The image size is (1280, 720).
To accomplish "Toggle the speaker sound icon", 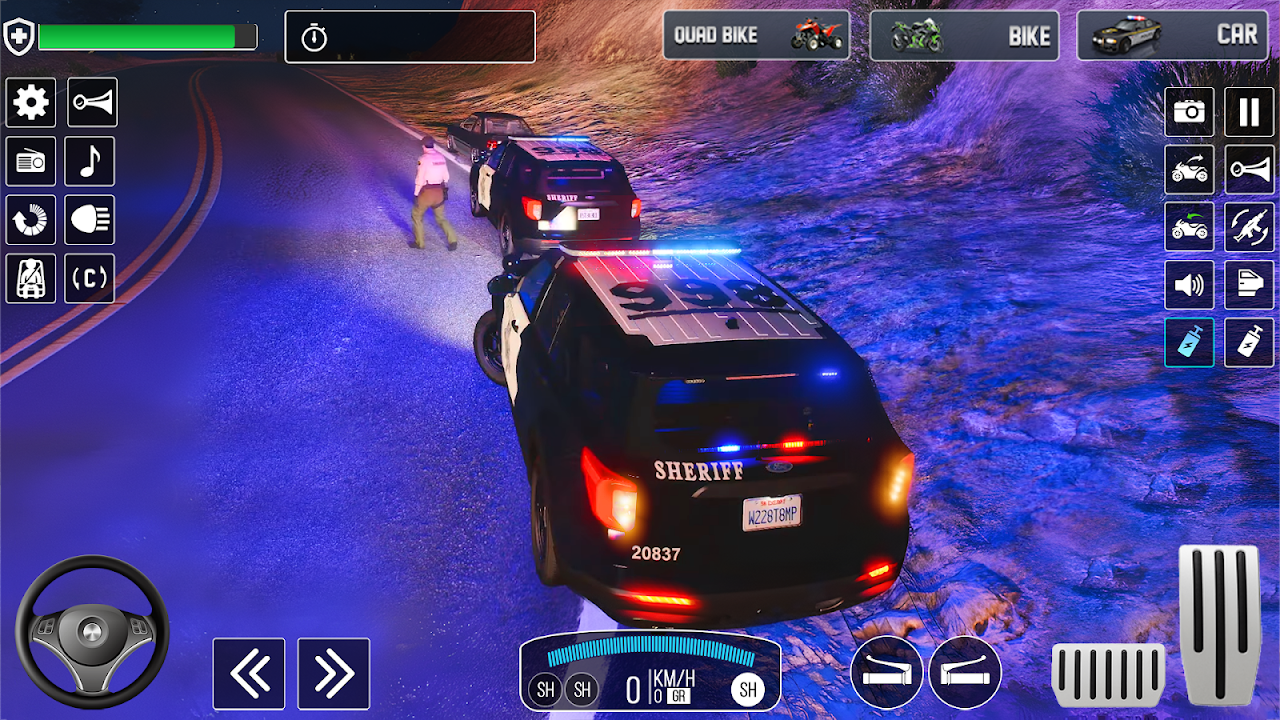I will pos(1189,285).
